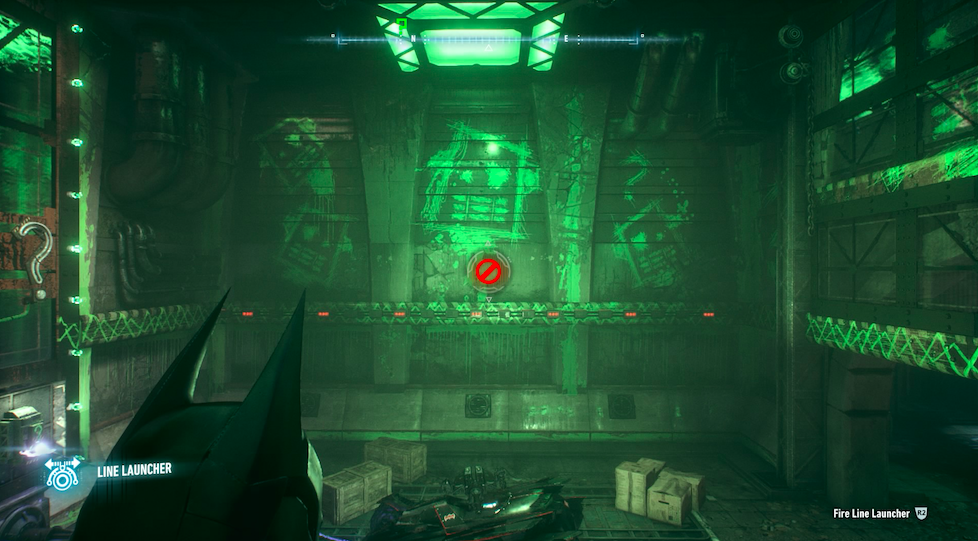This screenshot has height=541, width=978.
Task: Click the red no-target reticle
Action: coord(488,269)
